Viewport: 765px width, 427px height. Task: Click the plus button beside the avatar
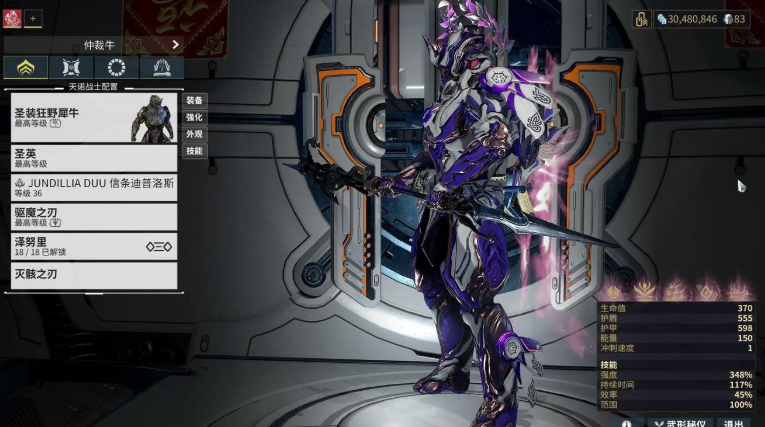click(x=33, y=18)
